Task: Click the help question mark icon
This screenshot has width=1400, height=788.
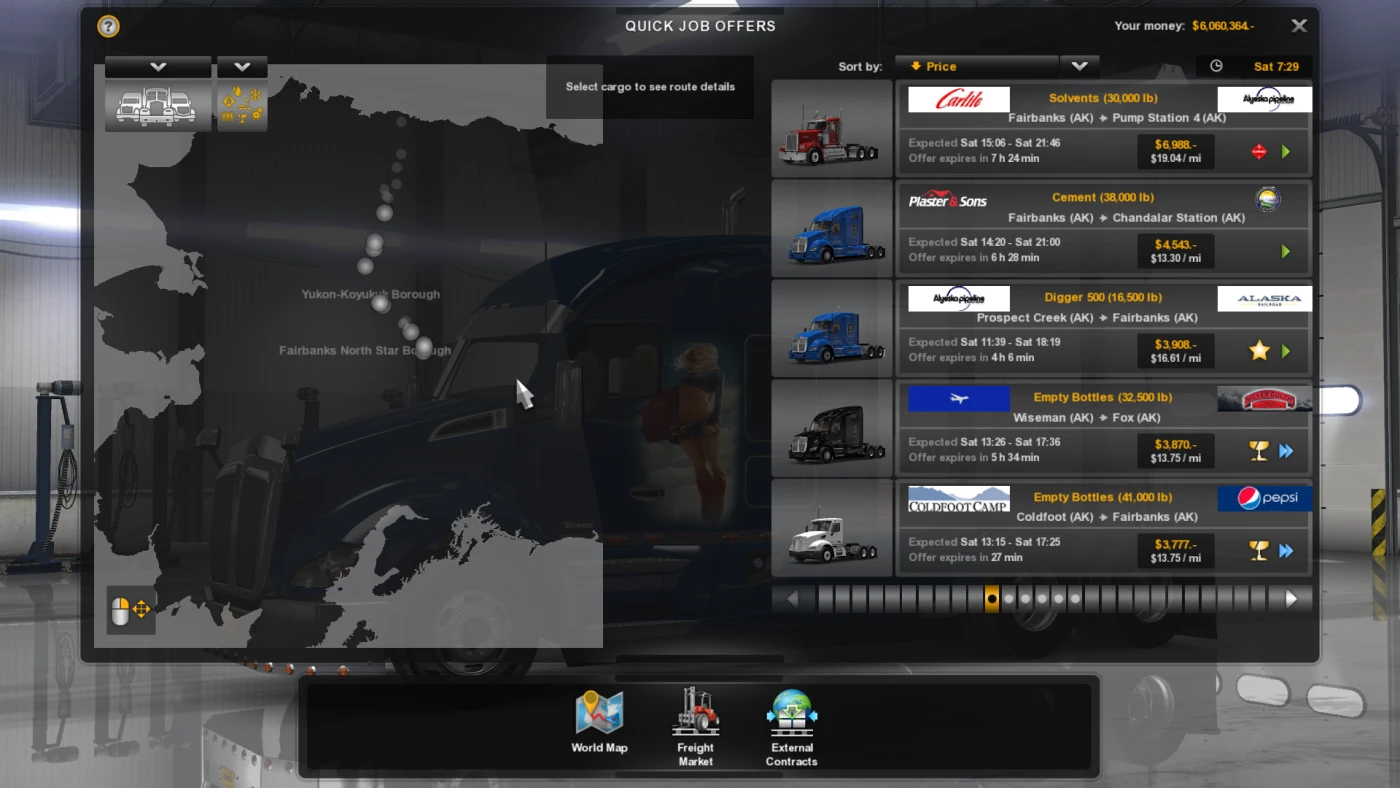Action: click(x=108, y=26)
